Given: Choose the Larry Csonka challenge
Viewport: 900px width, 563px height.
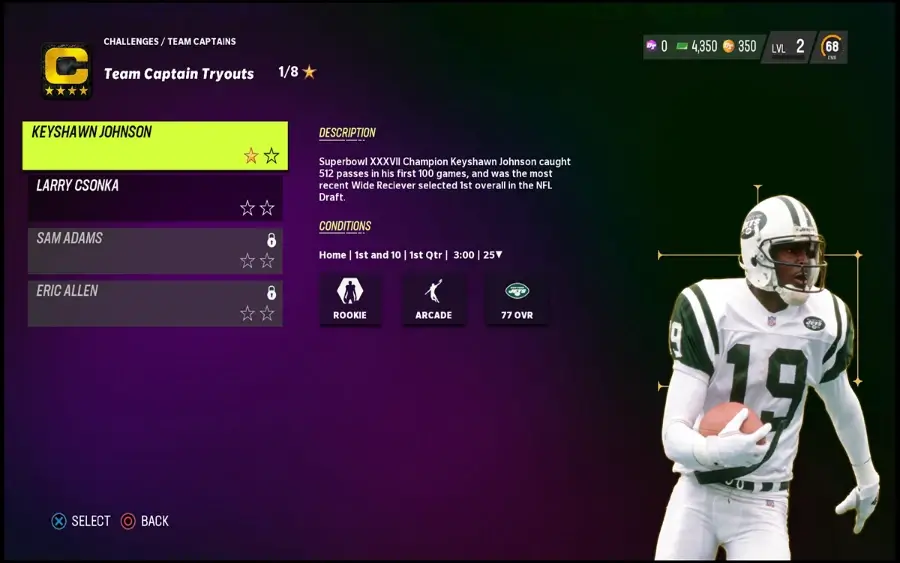Looking at the screenshot, I should pyautogui.click(x=155, y=197).
